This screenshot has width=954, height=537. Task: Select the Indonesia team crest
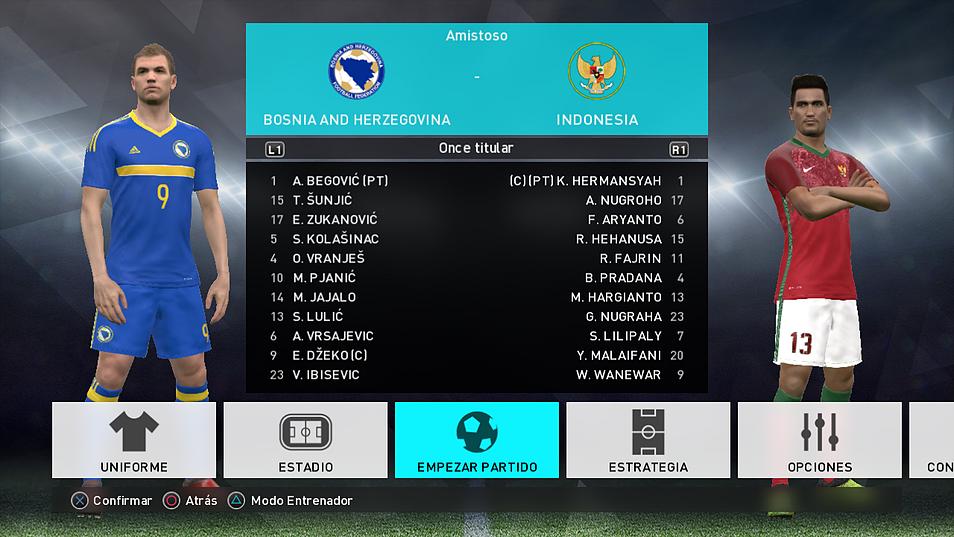click(x=597, y=70)
